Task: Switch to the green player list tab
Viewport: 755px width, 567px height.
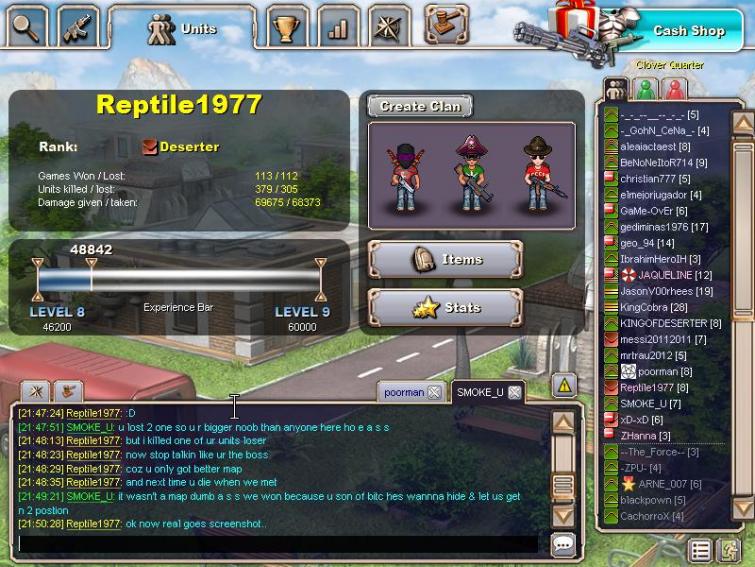Action: pos(645,88)
